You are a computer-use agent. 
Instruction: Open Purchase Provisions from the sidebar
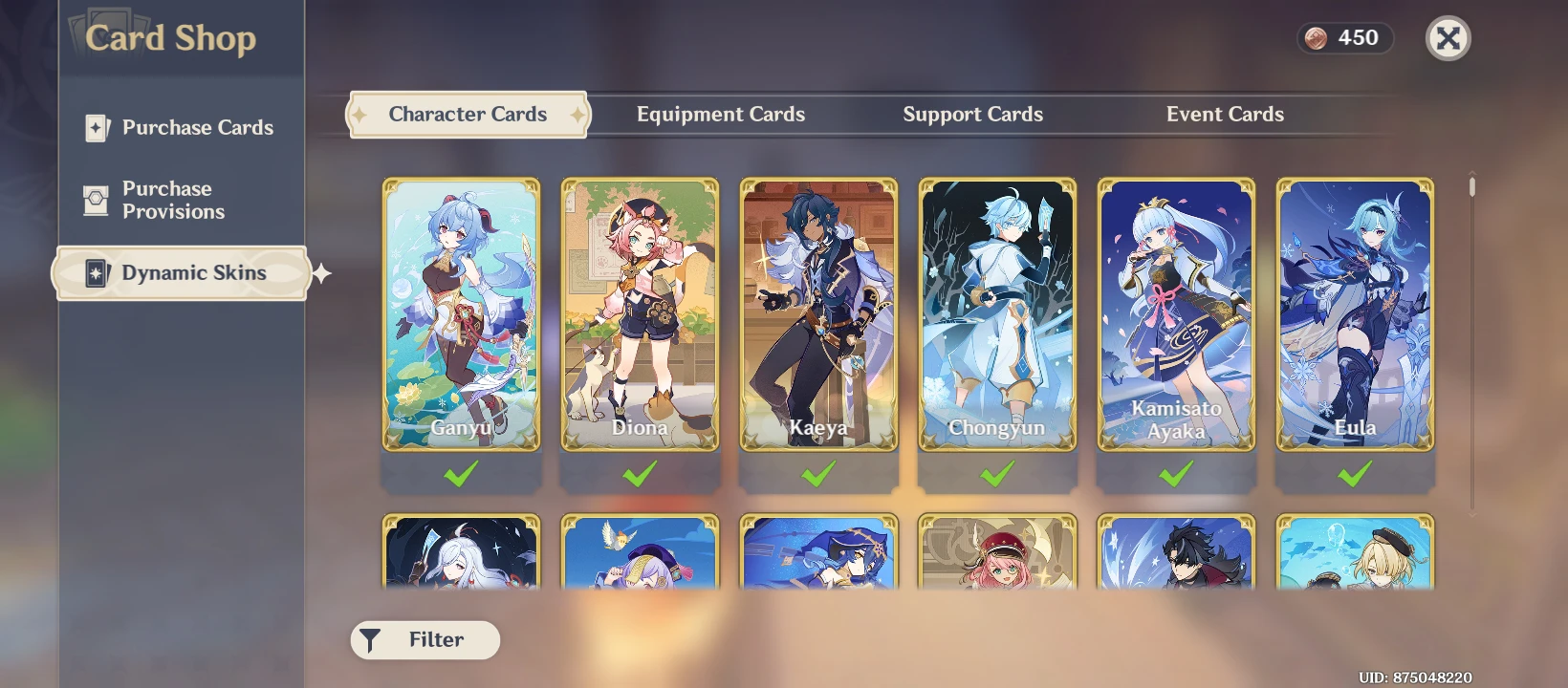pos(177,200)
